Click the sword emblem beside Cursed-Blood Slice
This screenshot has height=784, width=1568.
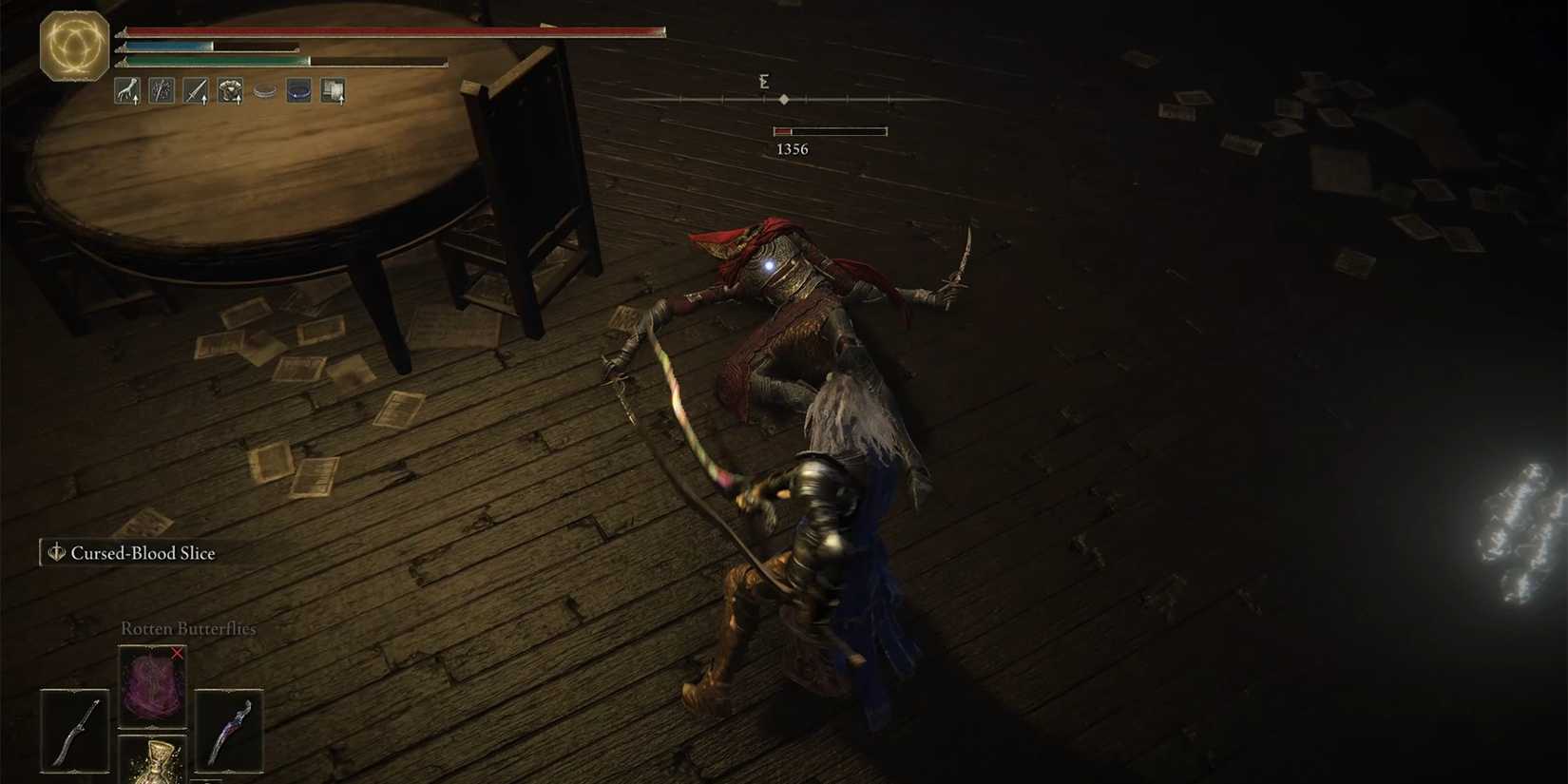[54, 551]
